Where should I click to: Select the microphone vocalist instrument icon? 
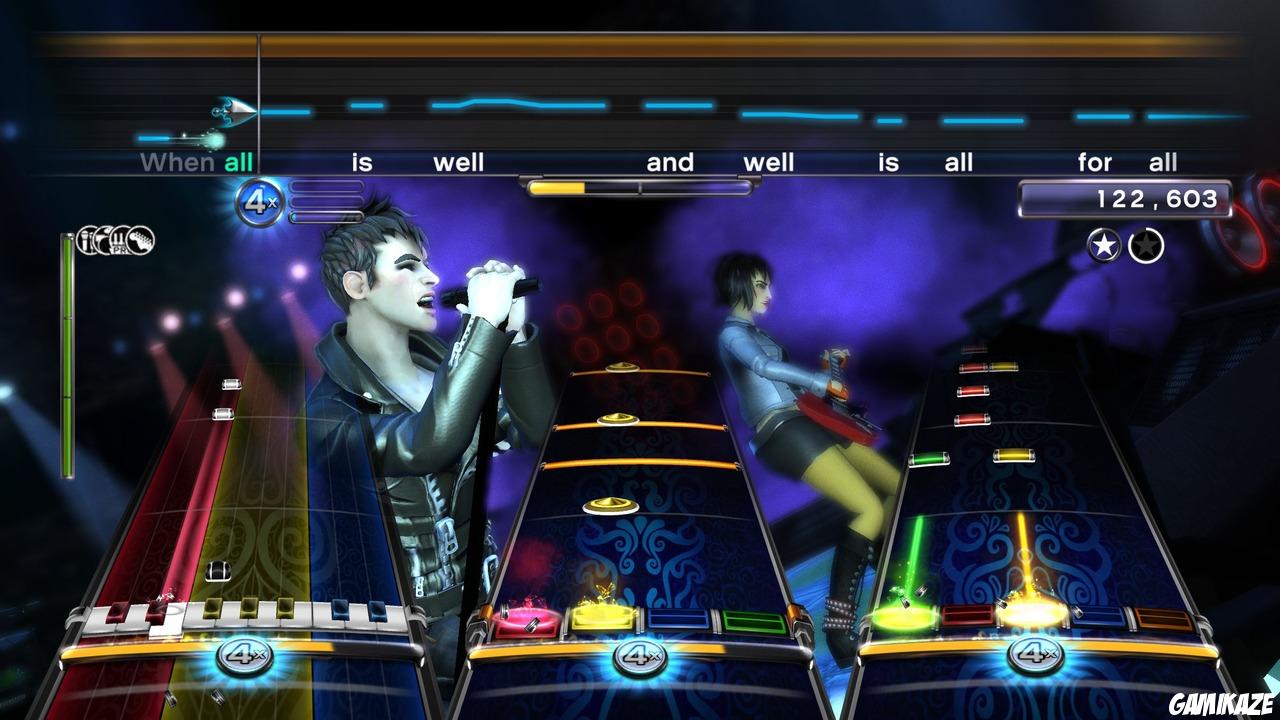86,240
